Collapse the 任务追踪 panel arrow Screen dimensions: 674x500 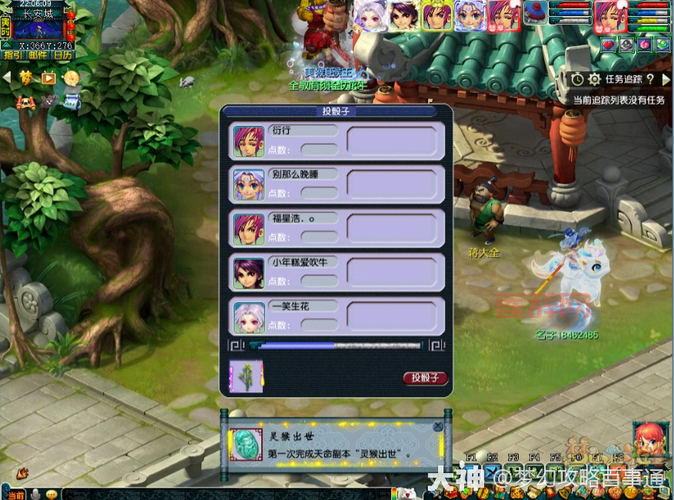[x=665, y=79]
